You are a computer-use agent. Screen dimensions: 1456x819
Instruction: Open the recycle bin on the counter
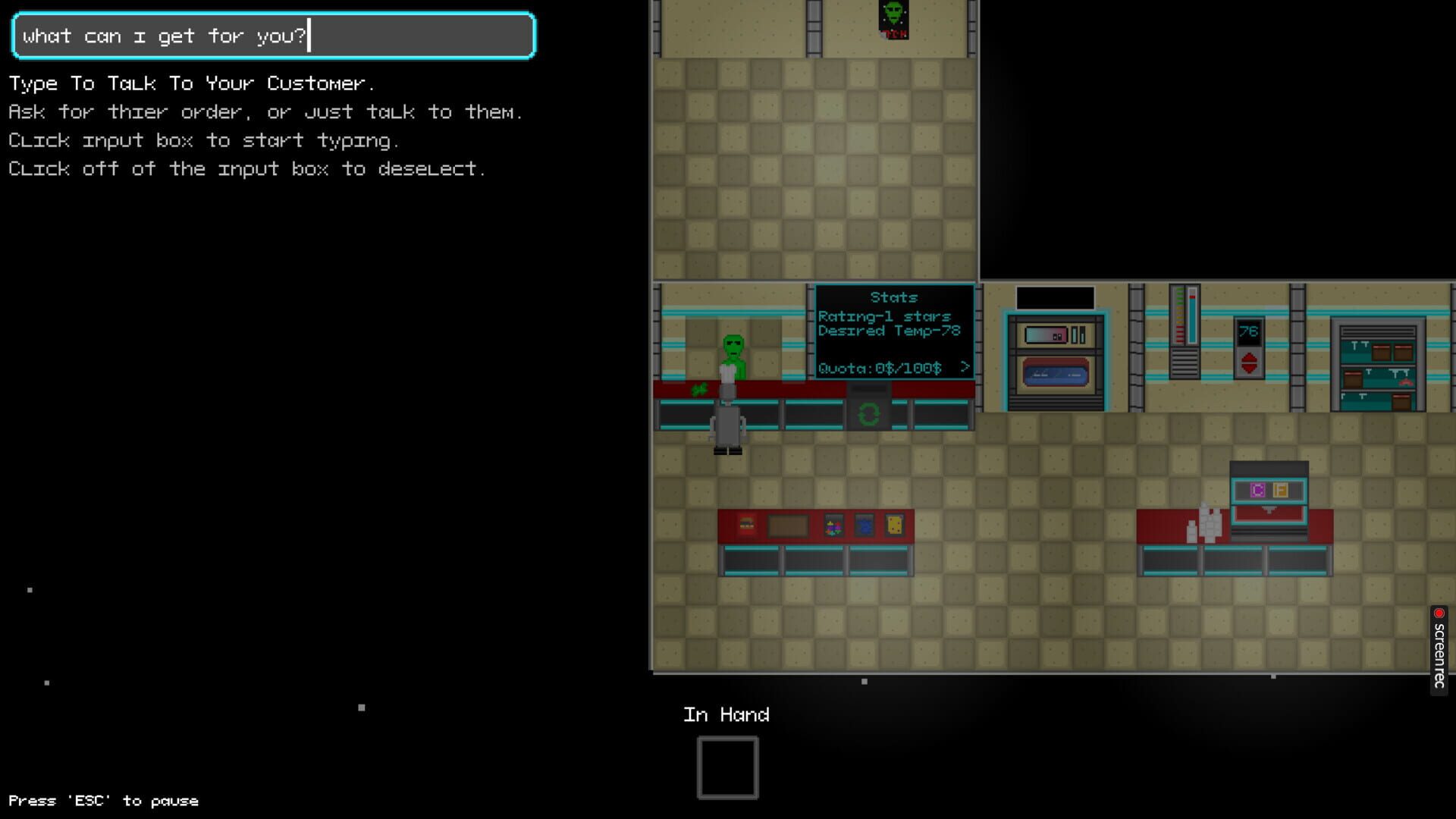tap(869, 413)
